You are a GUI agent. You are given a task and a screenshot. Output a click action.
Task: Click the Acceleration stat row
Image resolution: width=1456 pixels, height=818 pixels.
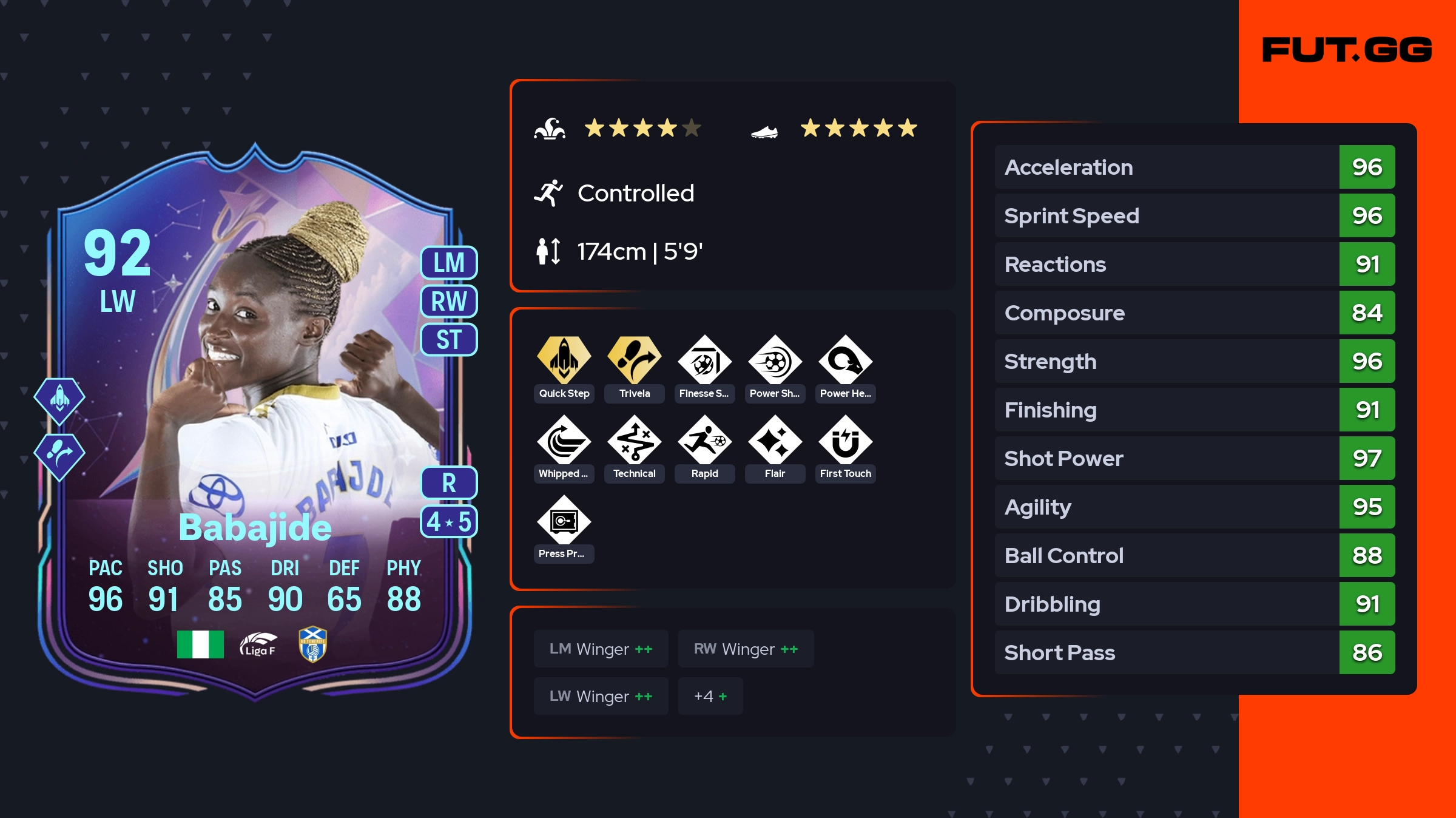coord(1195,167)
